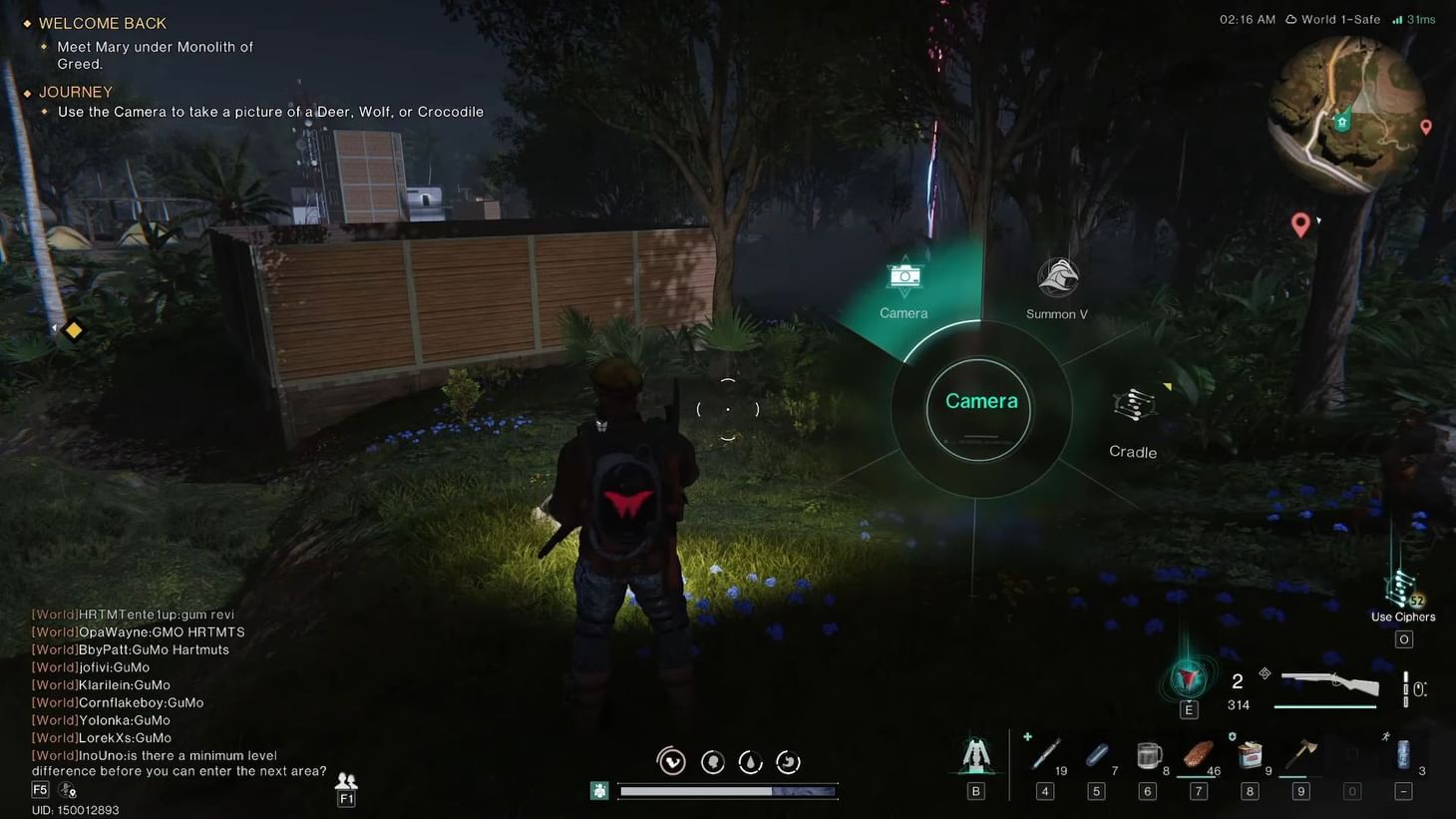This screenshot has width=1456, height=819.
Task: Click the health bar at the bottom center
Action: (x=727, y=790)
